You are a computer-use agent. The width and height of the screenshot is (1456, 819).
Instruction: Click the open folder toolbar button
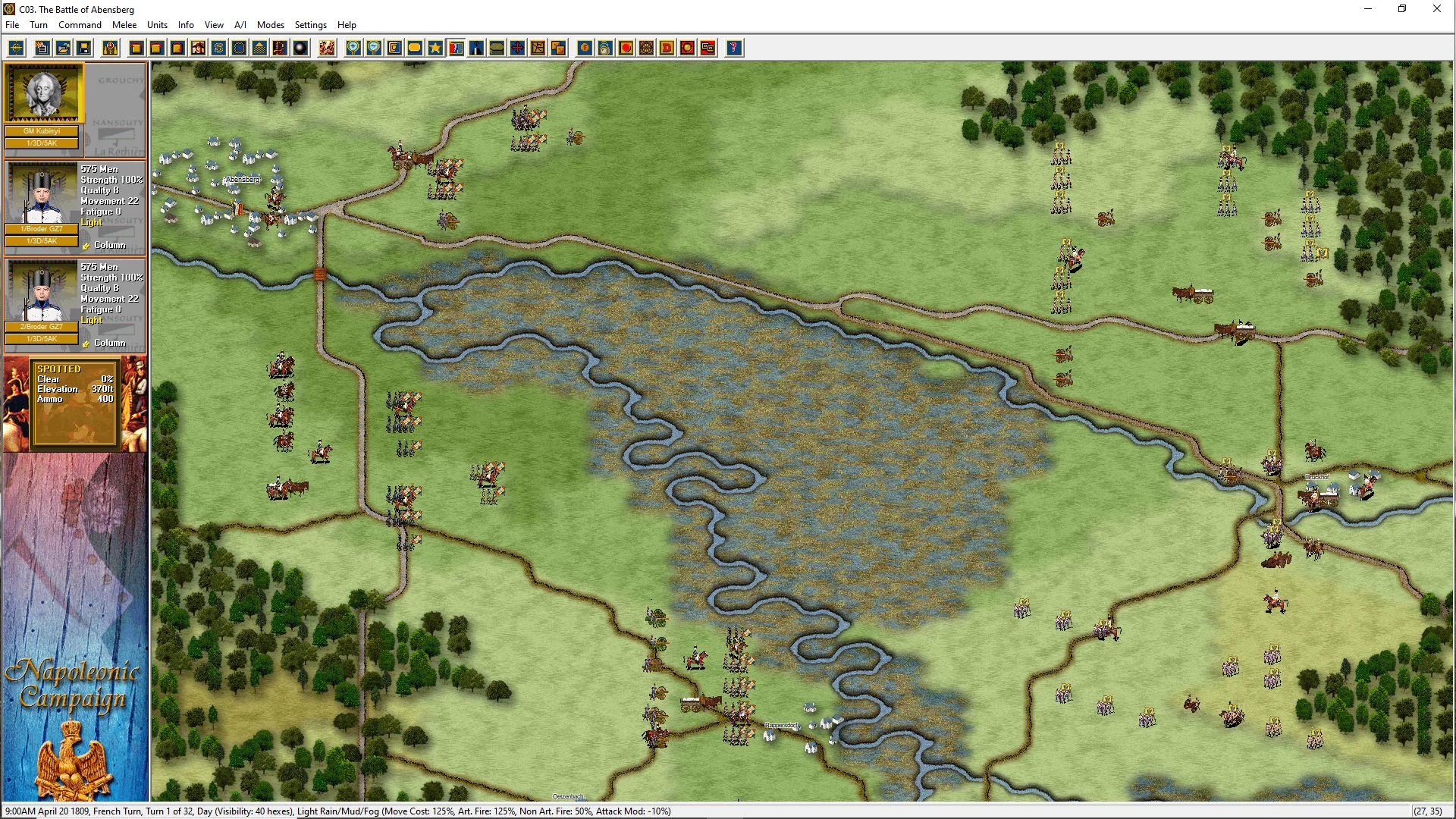64,49
